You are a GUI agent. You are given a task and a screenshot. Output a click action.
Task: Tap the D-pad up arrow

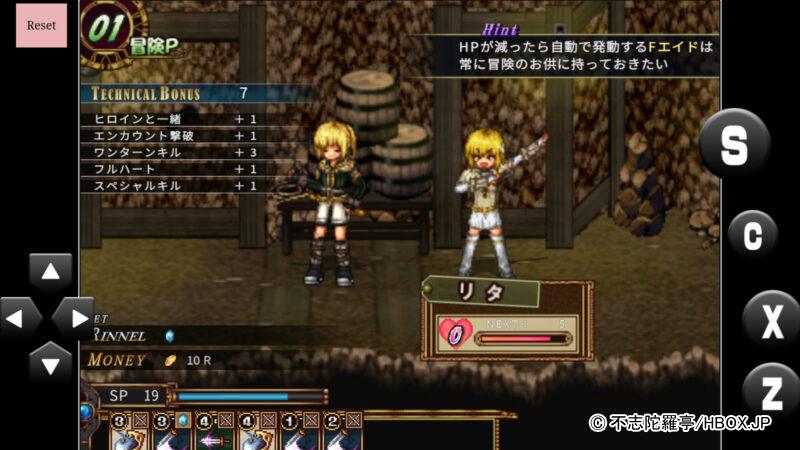coord(50,272)
